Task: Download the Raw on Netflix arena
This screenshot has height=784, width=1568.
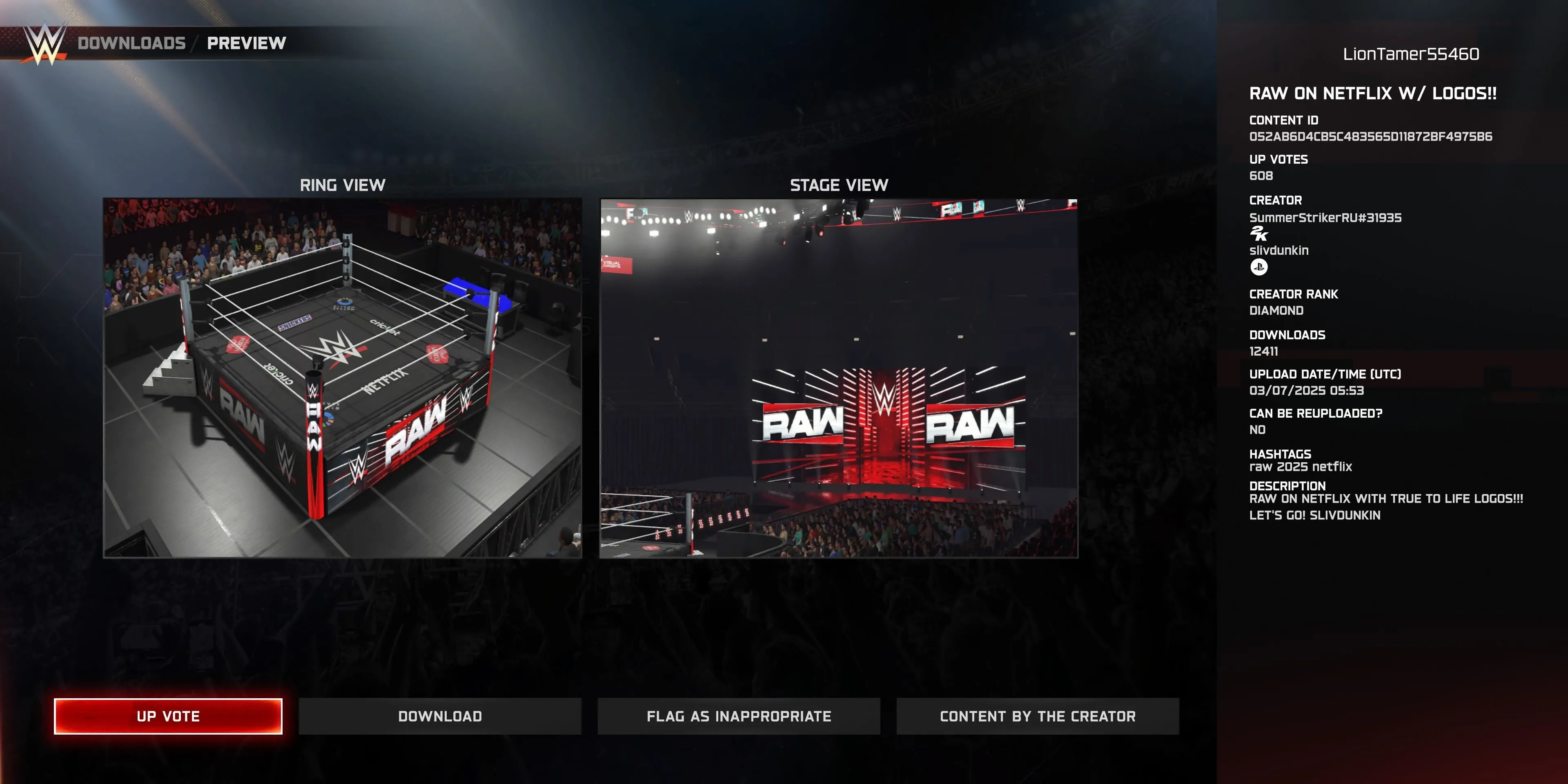Action: point(439,716)
